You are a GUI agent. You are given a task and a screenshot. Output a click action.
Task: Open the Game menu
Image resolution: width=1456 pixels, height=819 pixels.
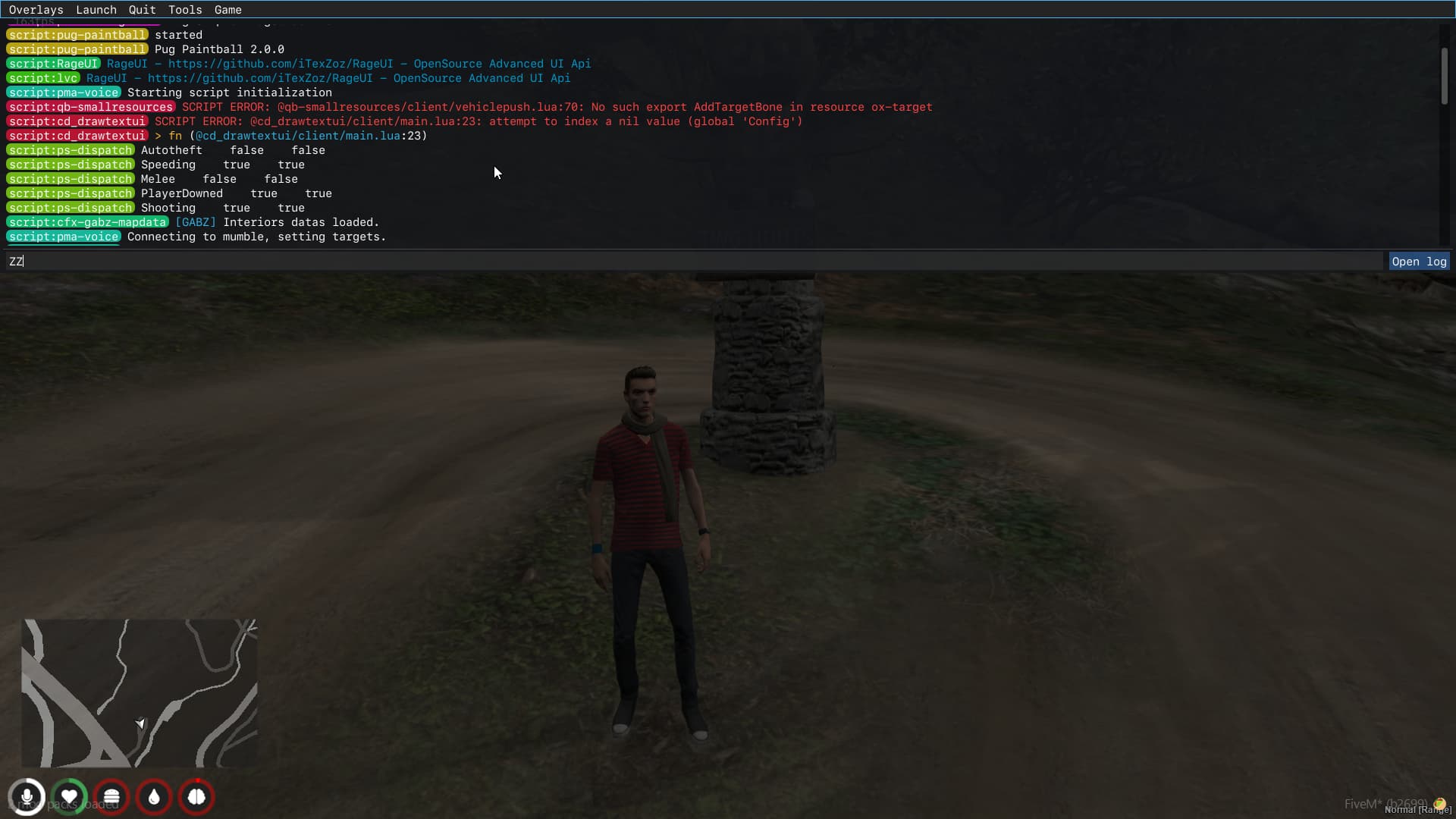(x=227, y=9)
